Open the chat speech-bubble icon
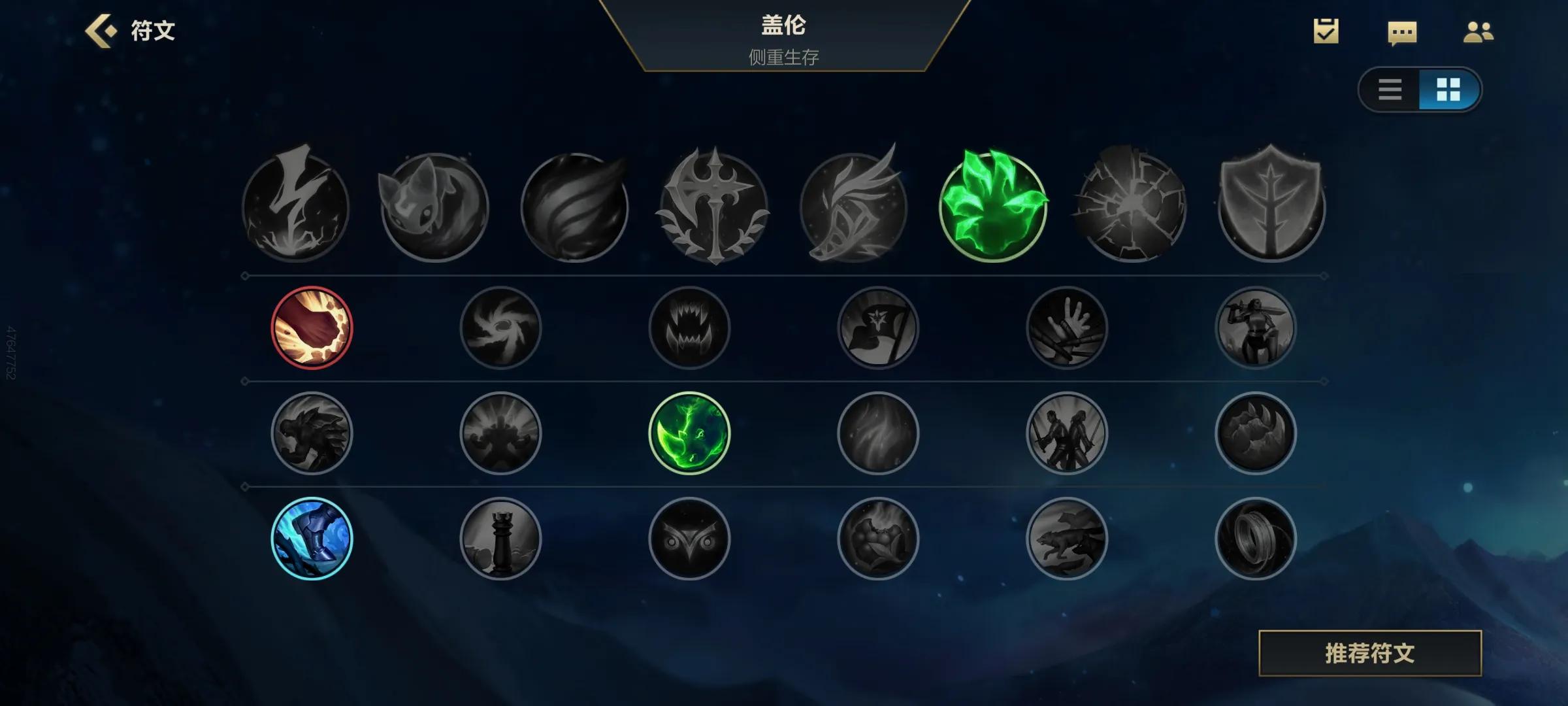 pyautogui.click(x=1402, y=33)
